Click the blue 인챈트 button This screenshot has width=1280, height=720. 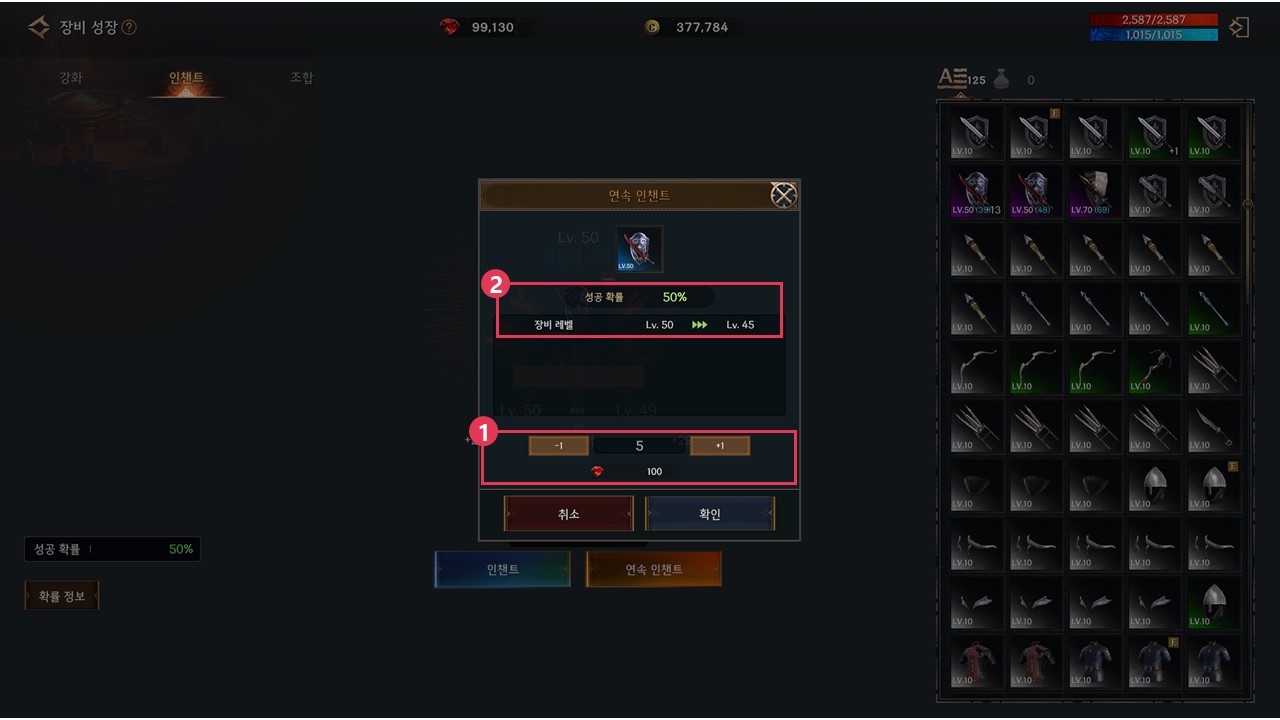[502, 569]
